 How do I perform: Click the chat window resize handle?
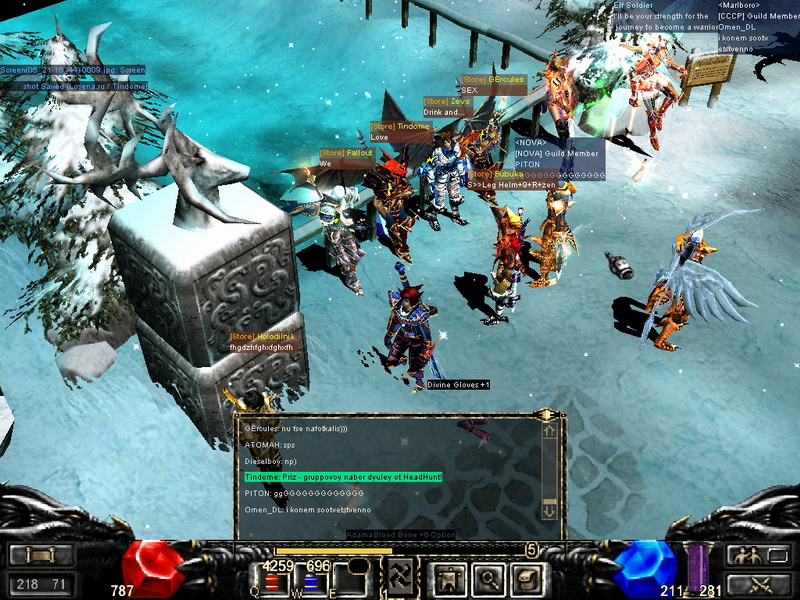[x=546, y=413]
